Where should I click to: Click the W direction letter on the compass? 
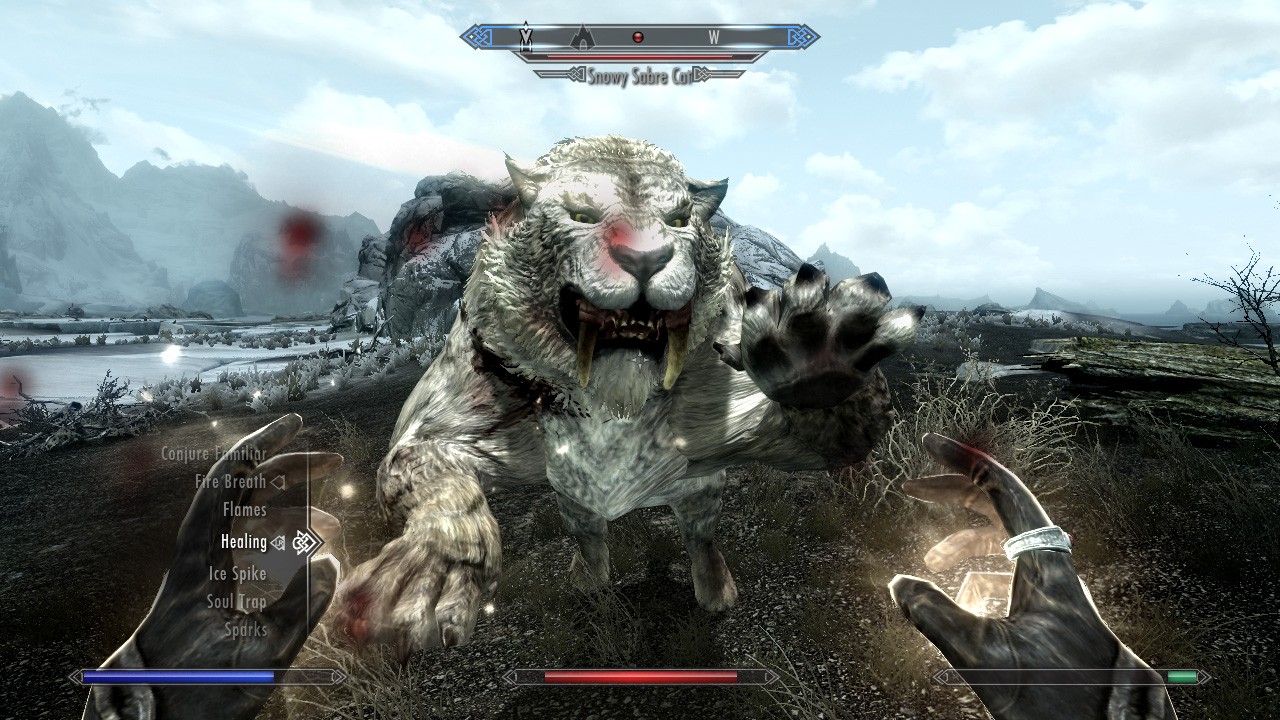(x=713, y=36)
